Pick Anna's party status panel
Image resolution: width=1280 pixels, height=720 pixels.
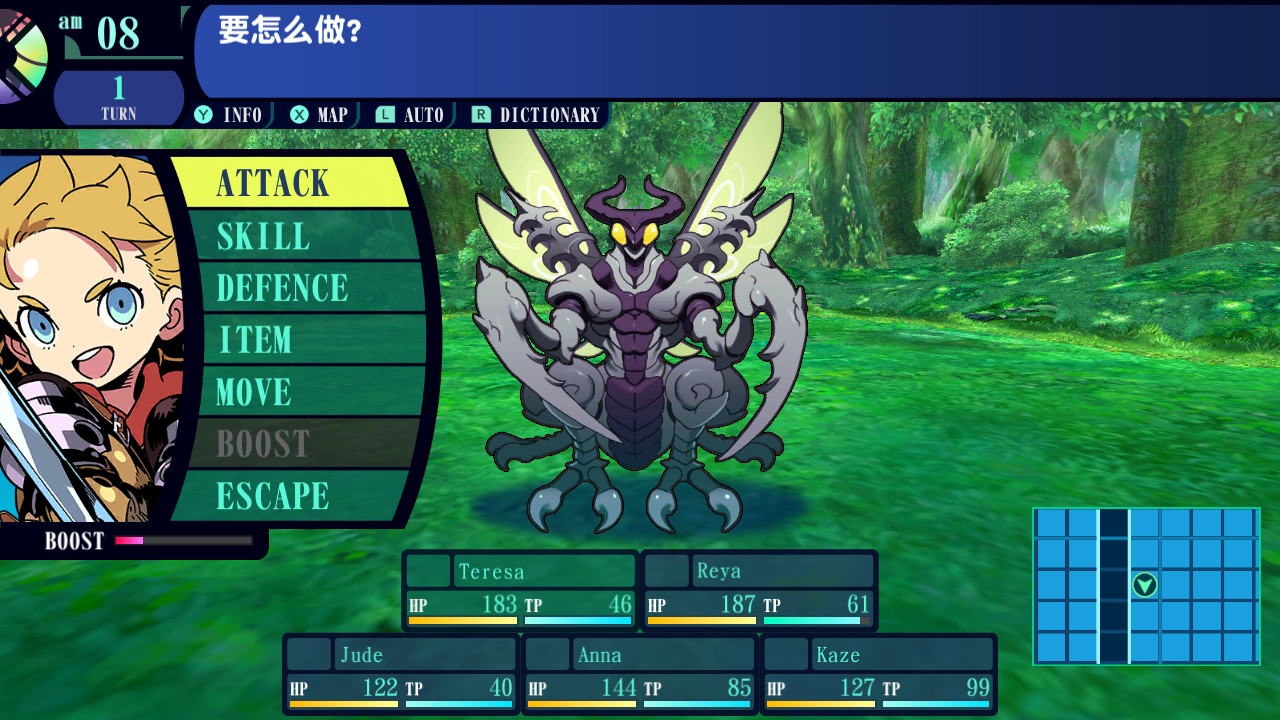[640, 674]
